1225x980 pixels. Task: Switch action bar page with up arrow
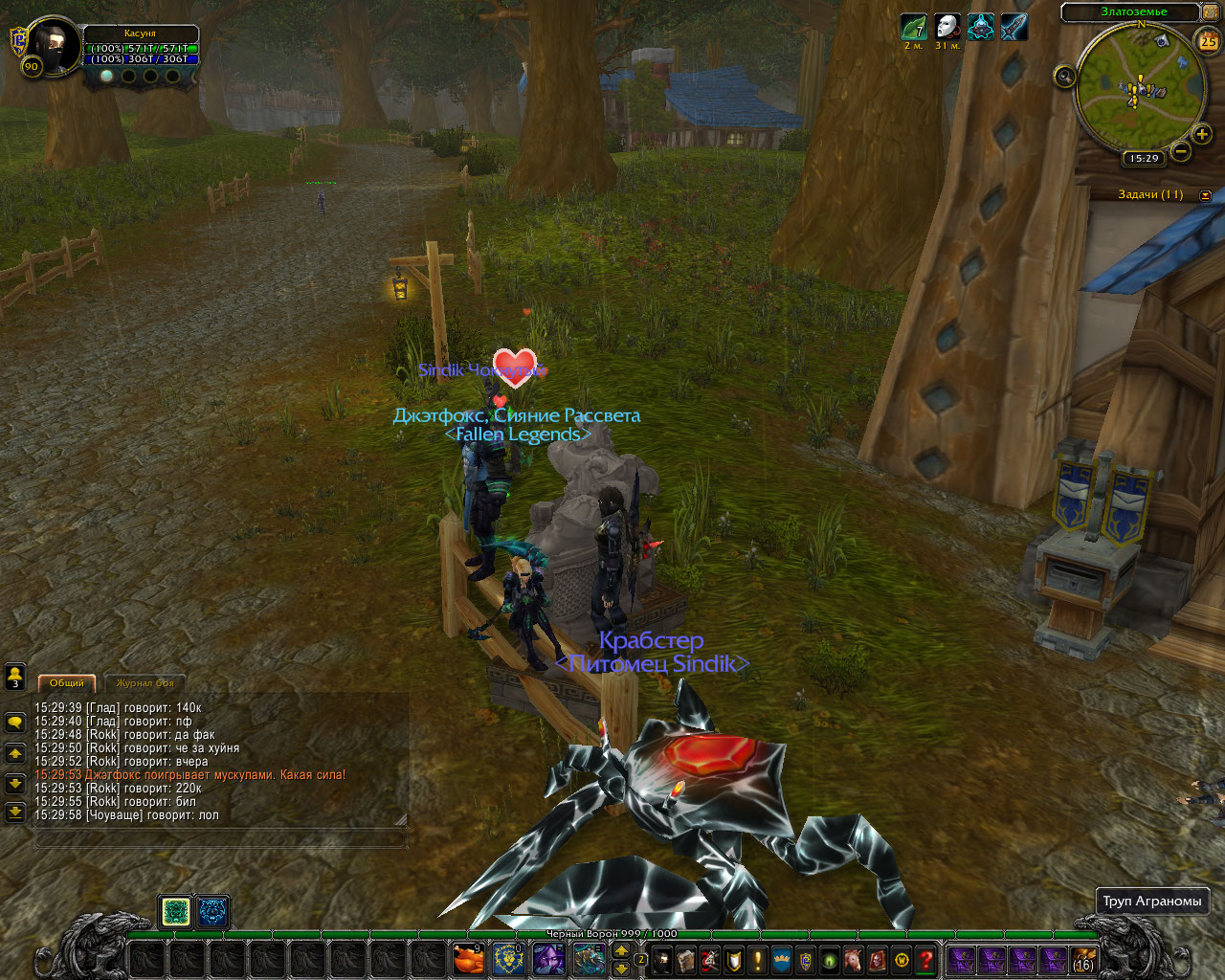pos(621,950)
